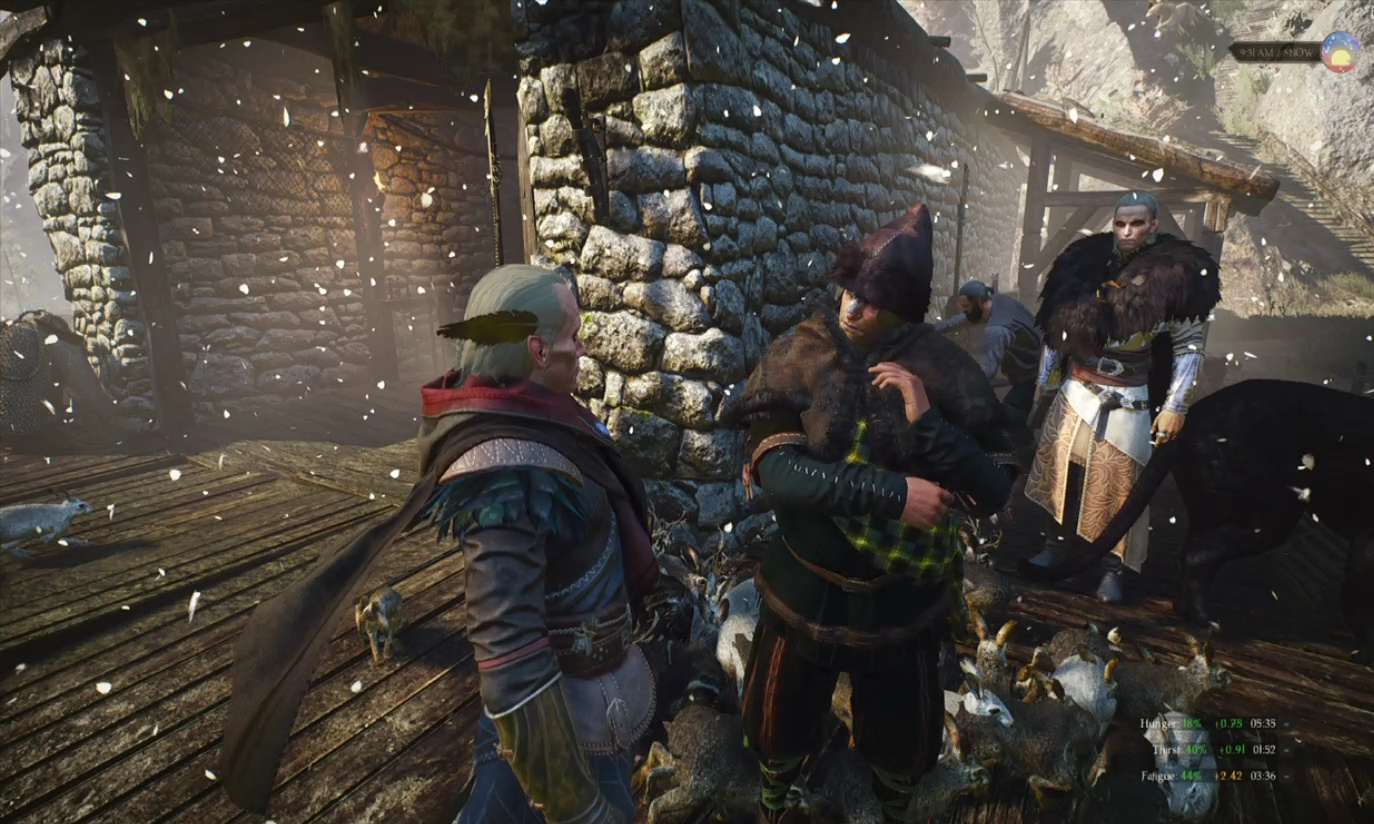
Task: Click the sun and snow weather icon
Action: point(1339,52)
